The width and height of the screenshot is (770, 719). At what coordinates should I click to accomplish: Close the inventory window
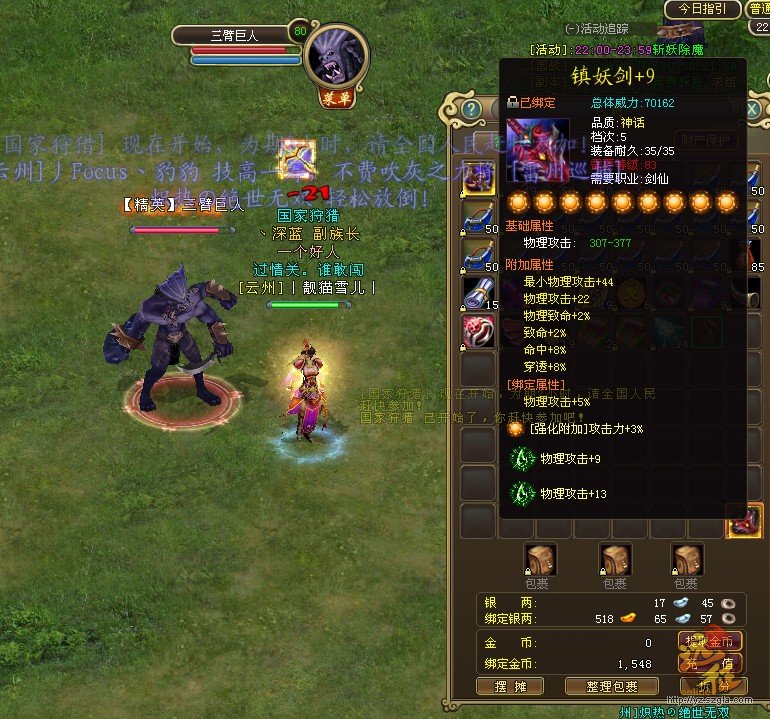[753, 108]
